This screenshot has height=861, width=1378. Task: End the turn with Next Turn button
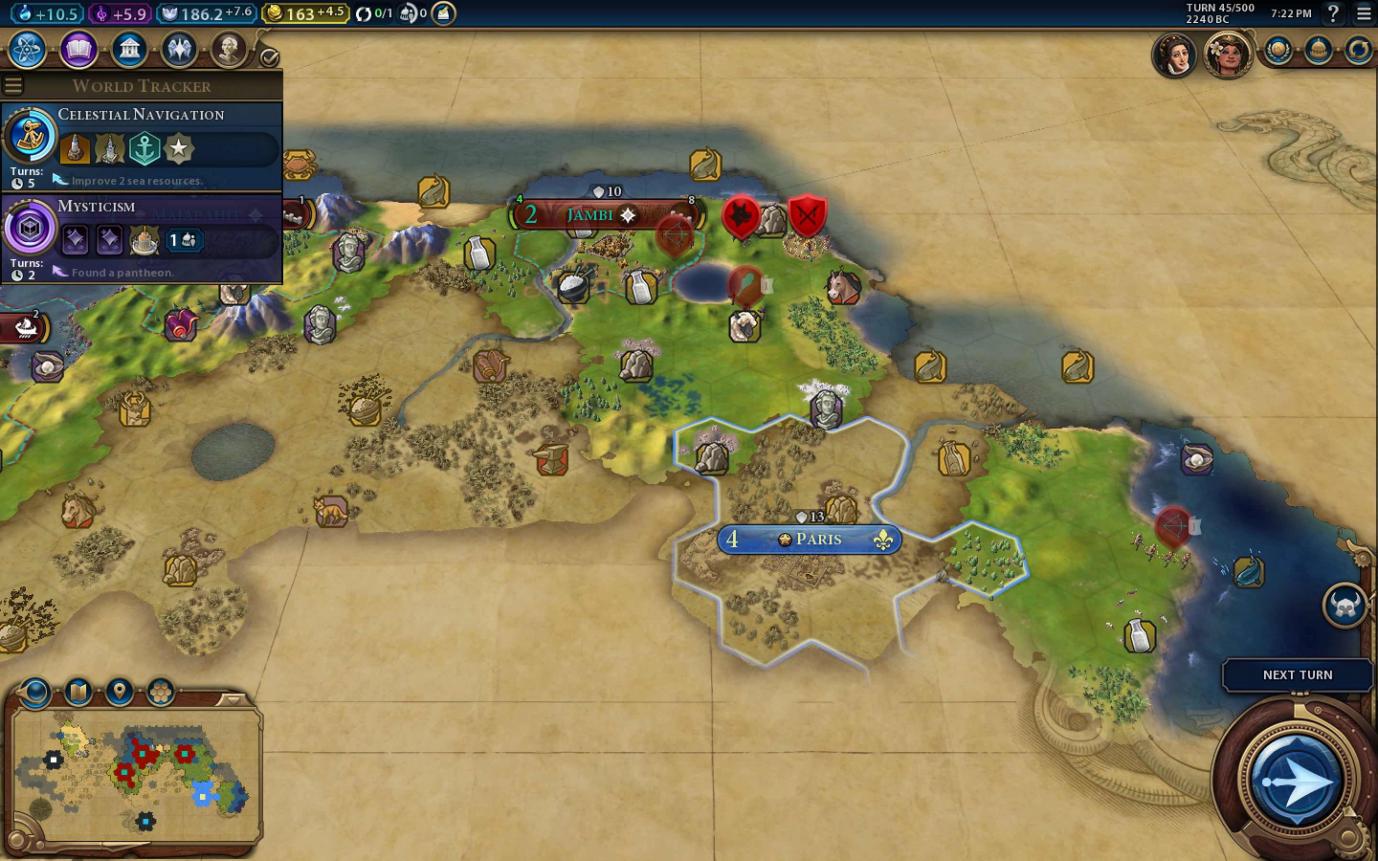pos(1297,780)
